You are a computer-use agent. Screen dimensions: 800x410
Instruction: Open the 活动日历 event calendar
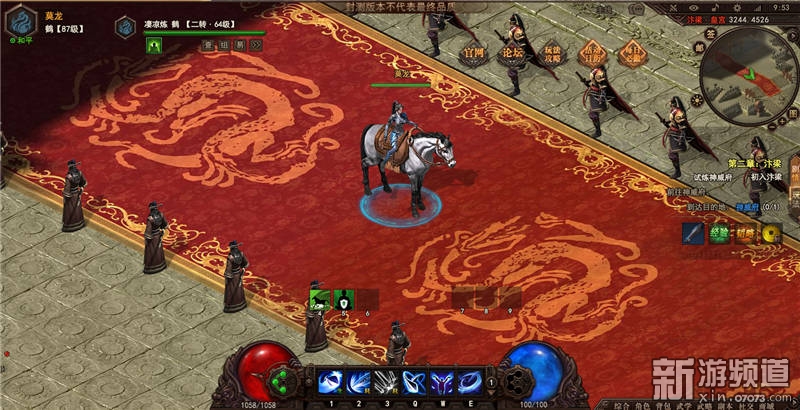[x=595, y=52]
